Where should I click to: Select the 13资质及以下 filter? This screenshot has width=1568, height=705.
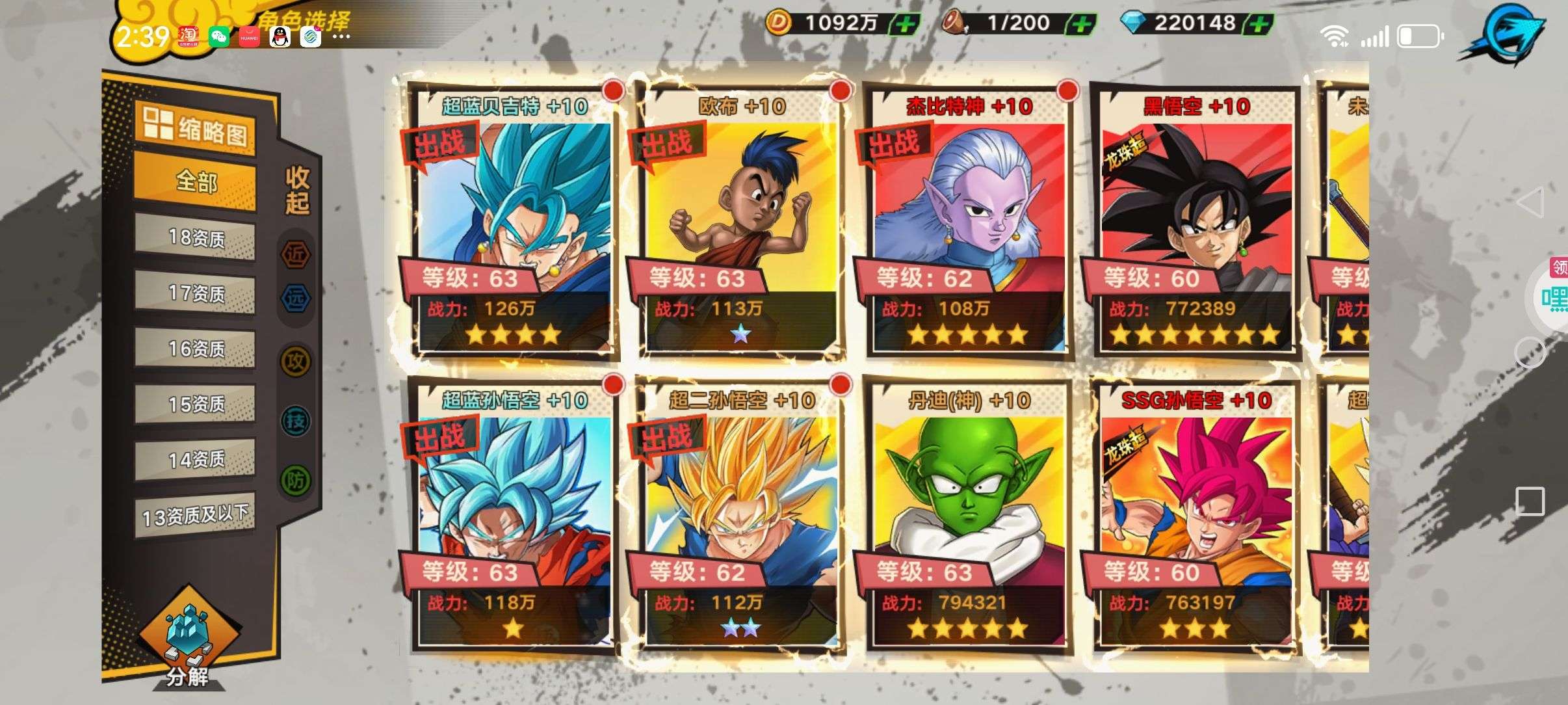pos(195,516)
